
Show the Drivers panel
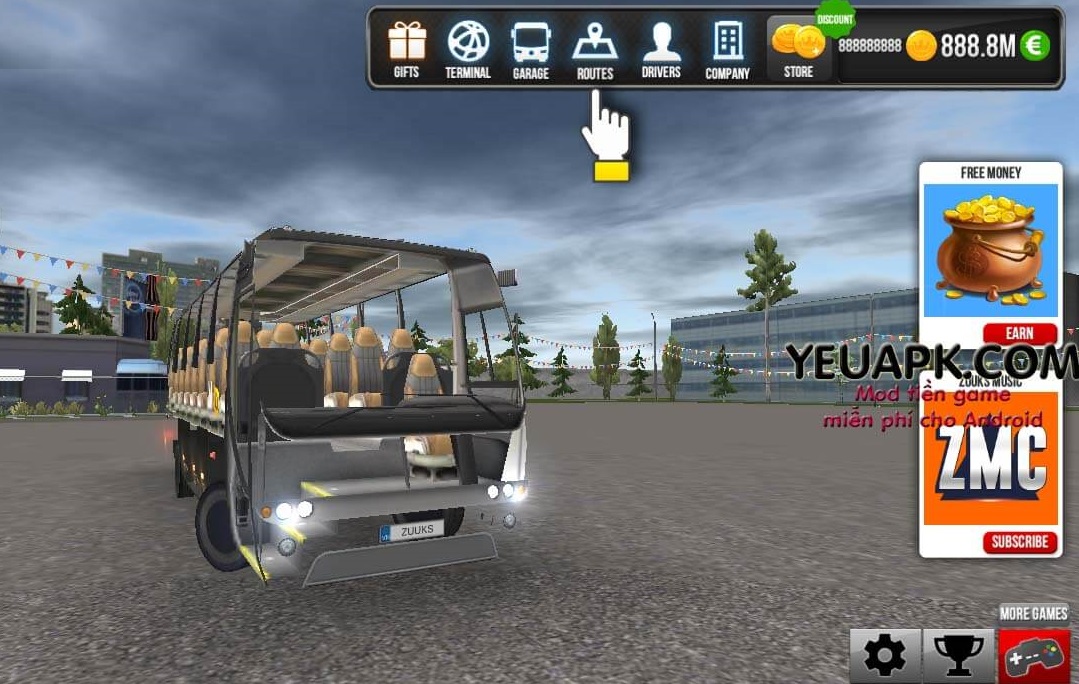coord(661,50)
